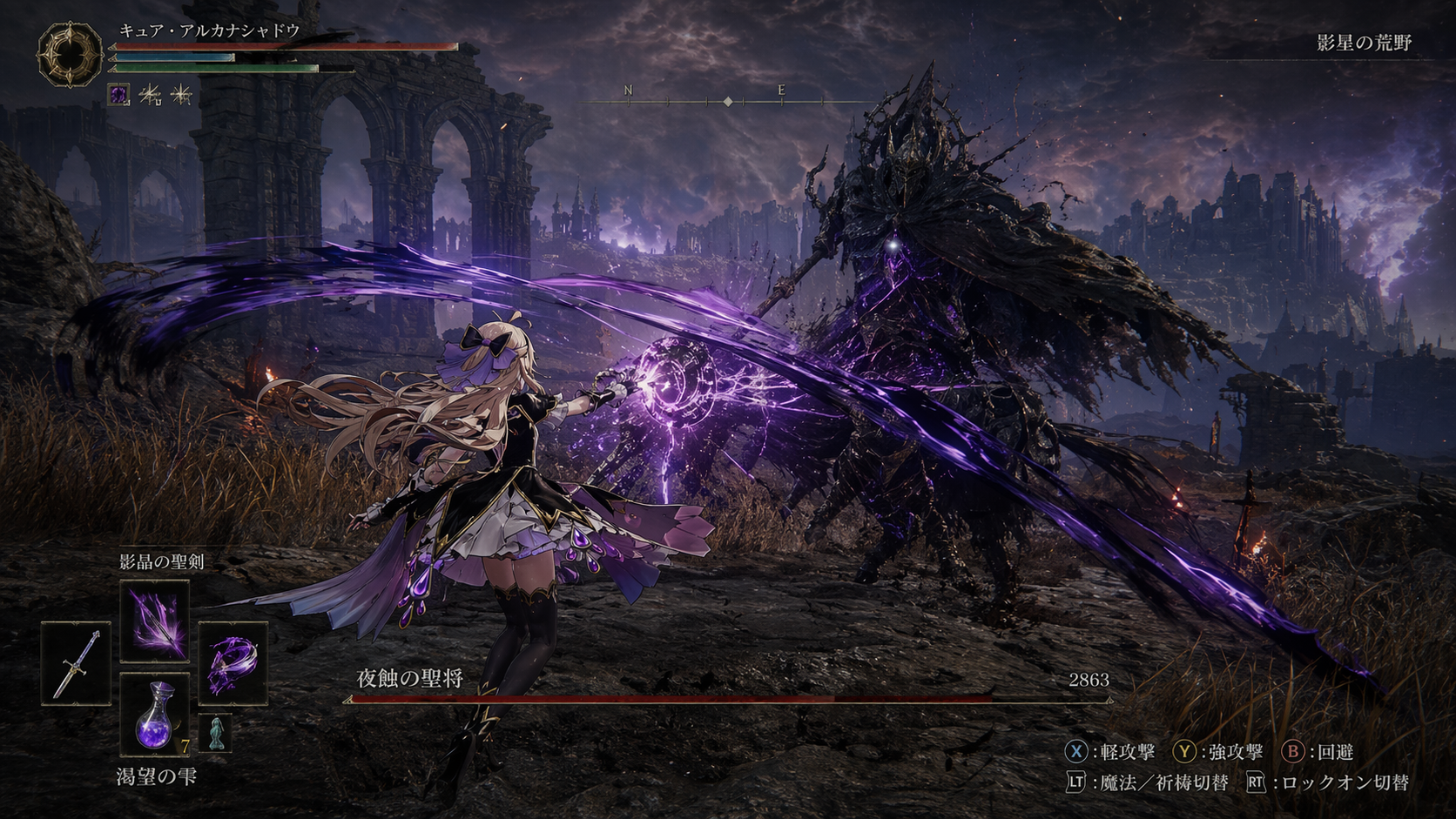The image size is (1456, 819).
Task: Select the small teal figurine item slot
Action: [214, 733]
